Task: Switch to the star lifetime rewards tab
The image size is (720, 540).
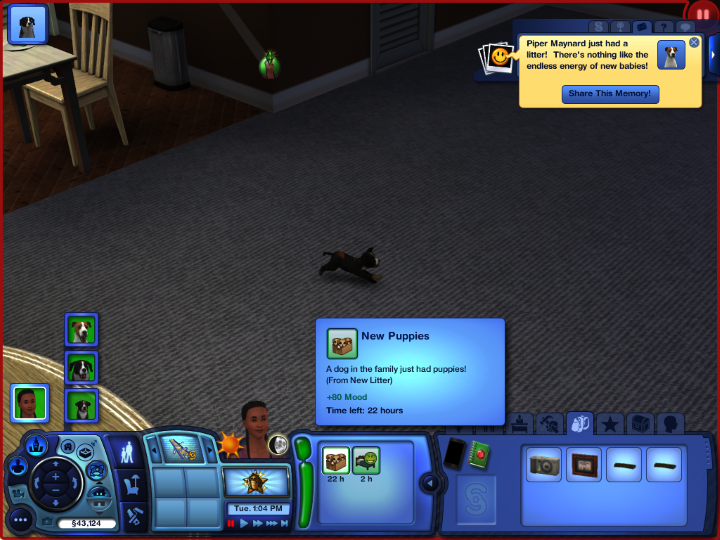Action: point(609,424)
